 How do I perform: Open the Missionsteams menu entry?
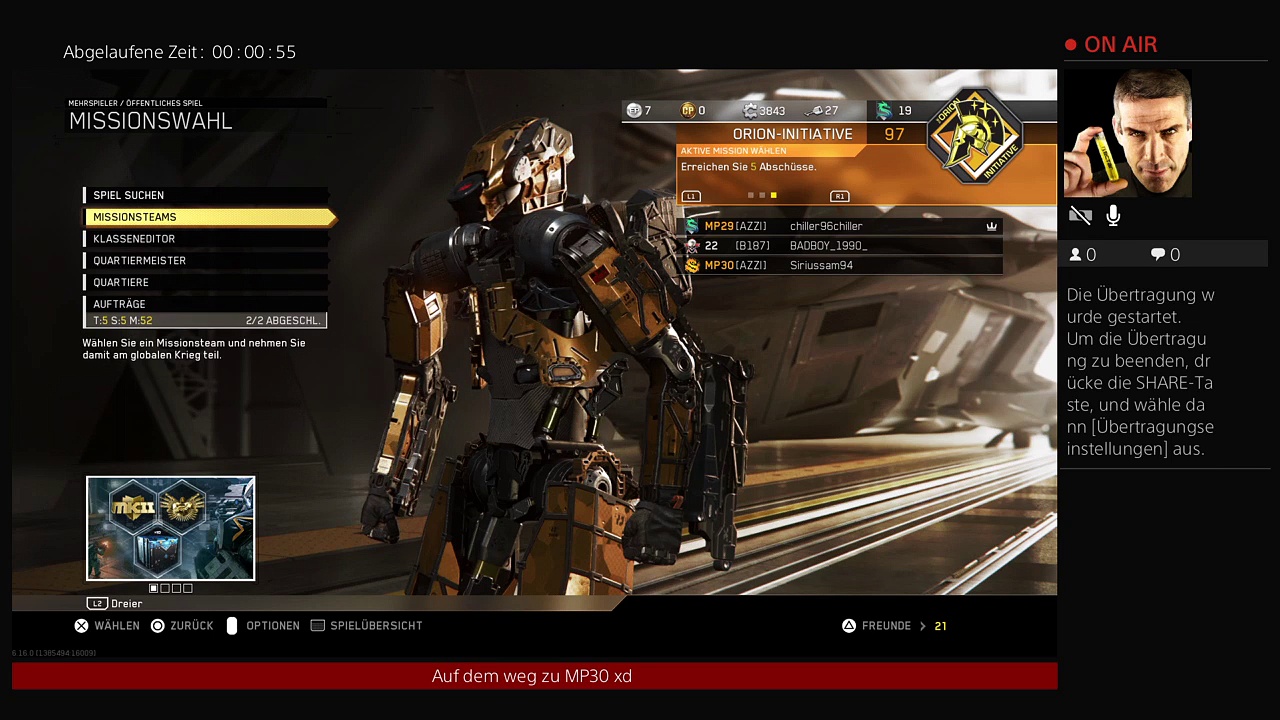(134, 217)
